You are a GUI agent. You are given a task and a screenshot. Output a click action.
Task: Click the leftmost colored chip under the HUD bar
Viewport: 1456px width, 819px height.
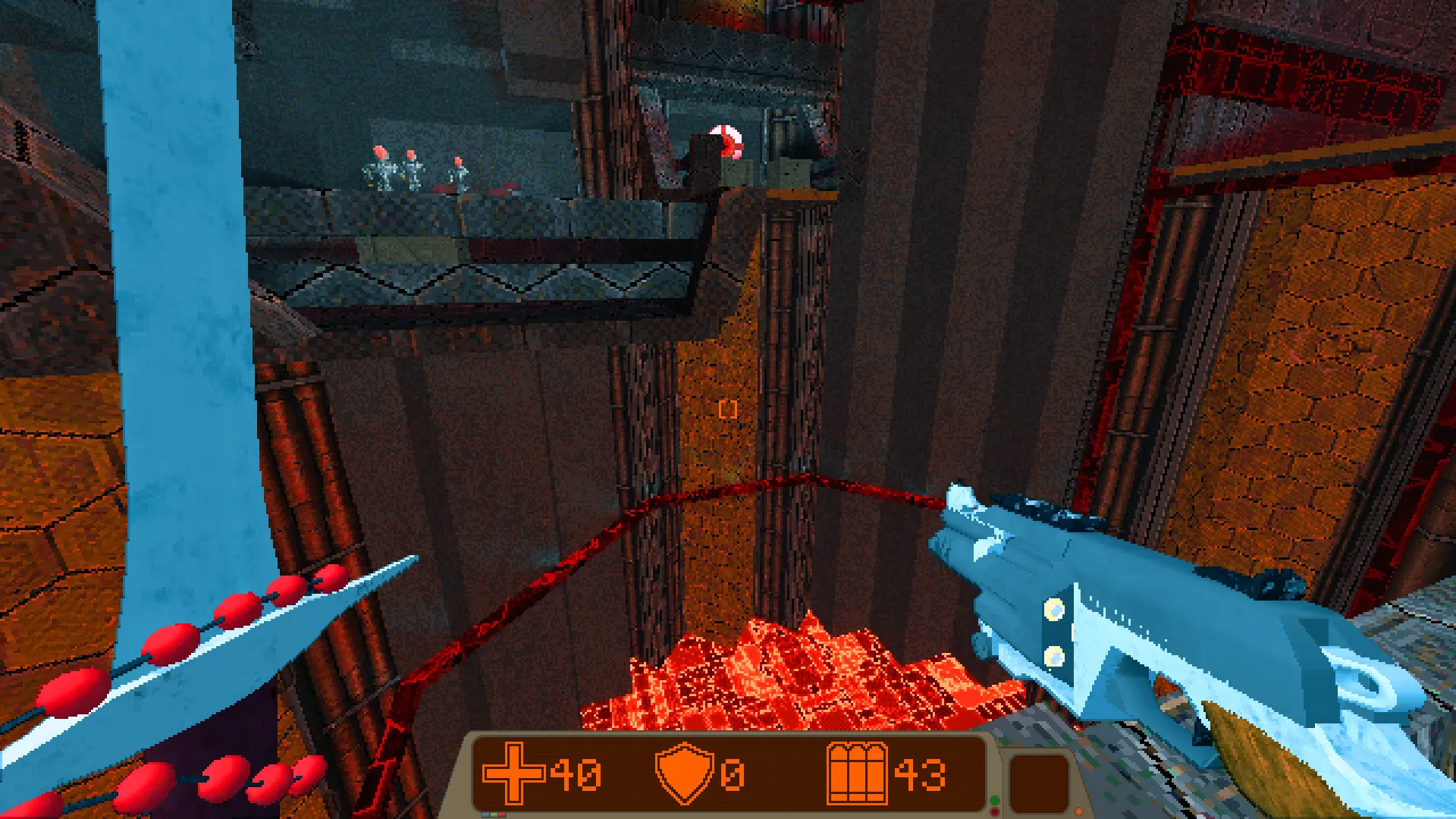[484, 814]
